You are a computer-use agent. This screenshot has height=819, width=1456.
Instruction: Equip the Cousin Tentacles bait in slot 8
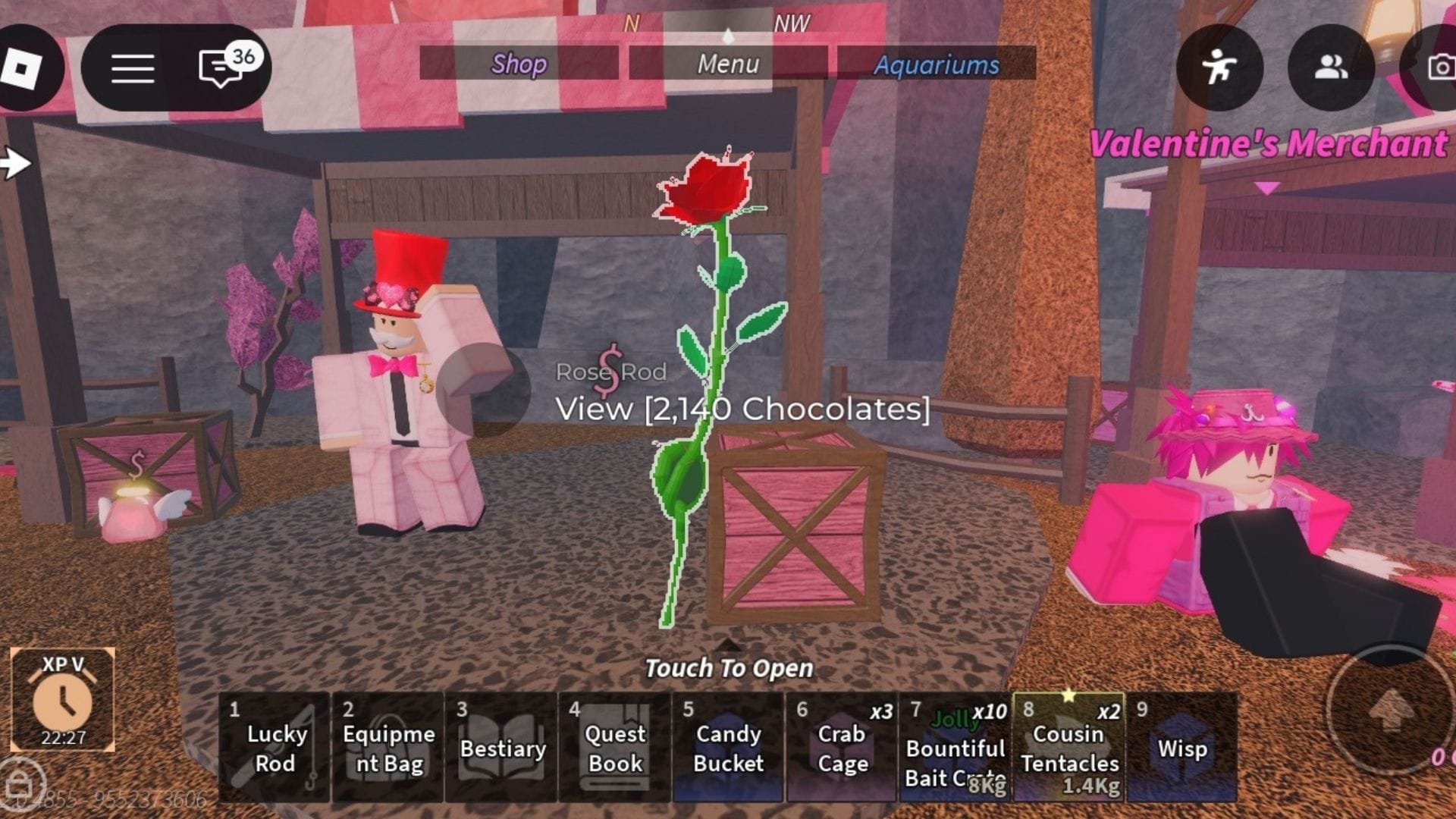[1068, 747]
